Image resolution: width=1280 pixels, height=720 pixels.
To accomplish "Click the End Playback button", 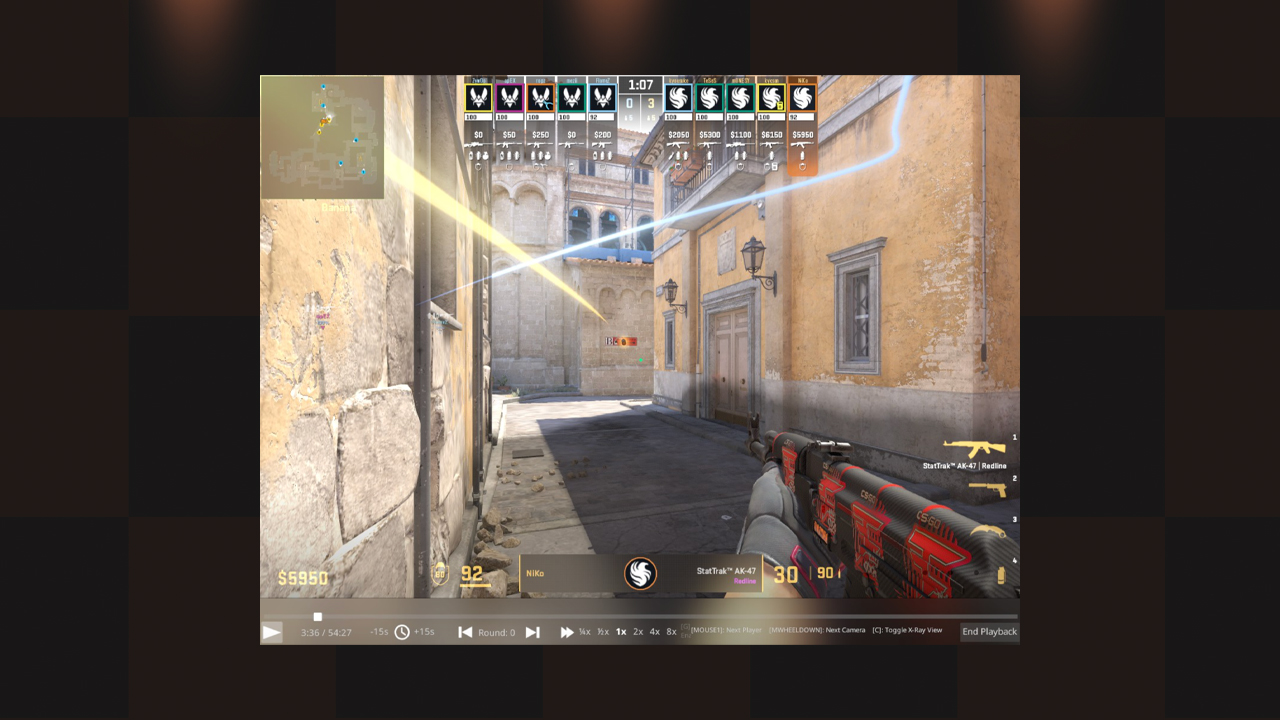I will [989, 632].
